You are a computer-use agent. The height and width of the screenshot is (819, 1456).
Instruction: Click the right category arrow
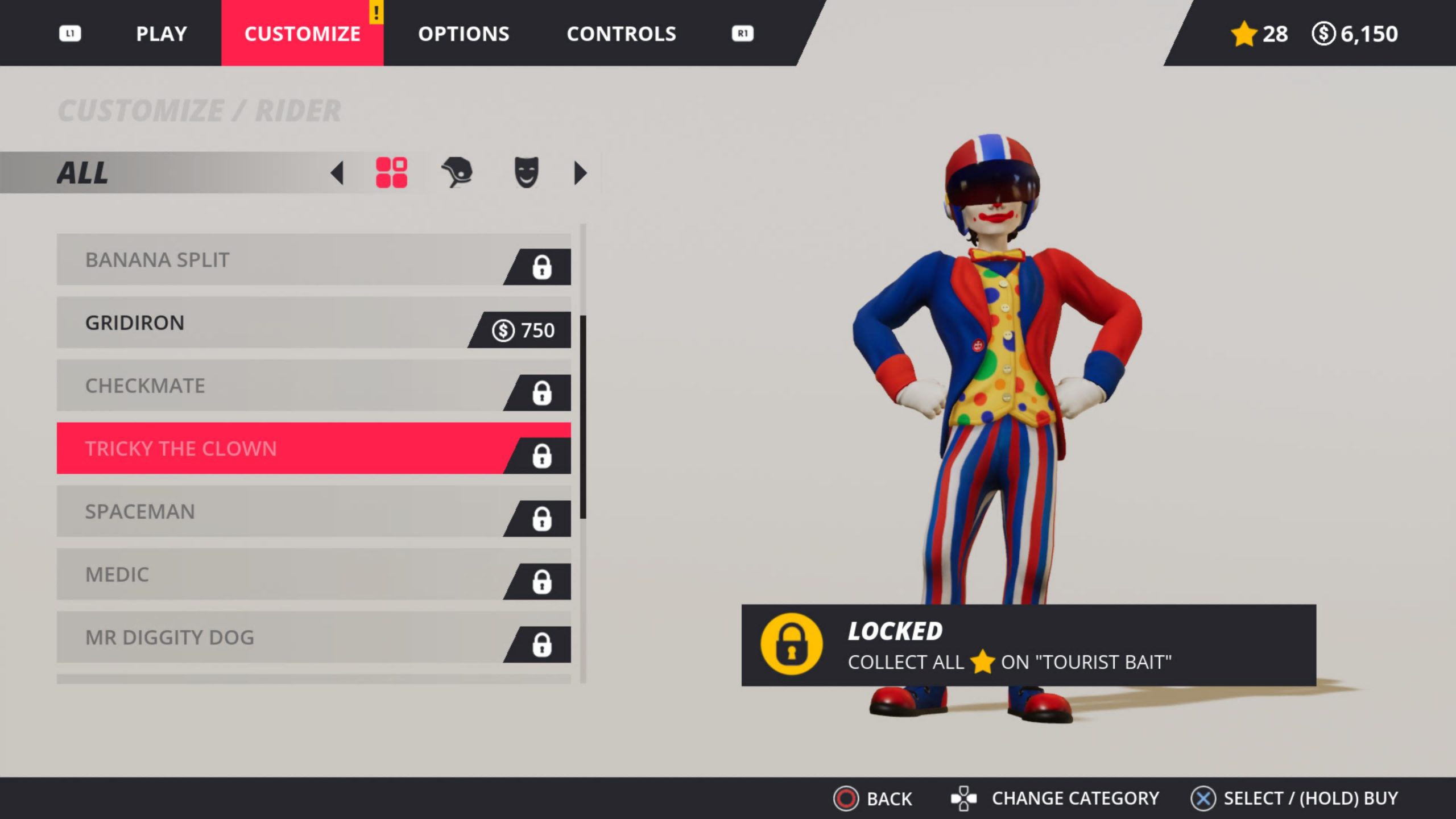point(580,173)
